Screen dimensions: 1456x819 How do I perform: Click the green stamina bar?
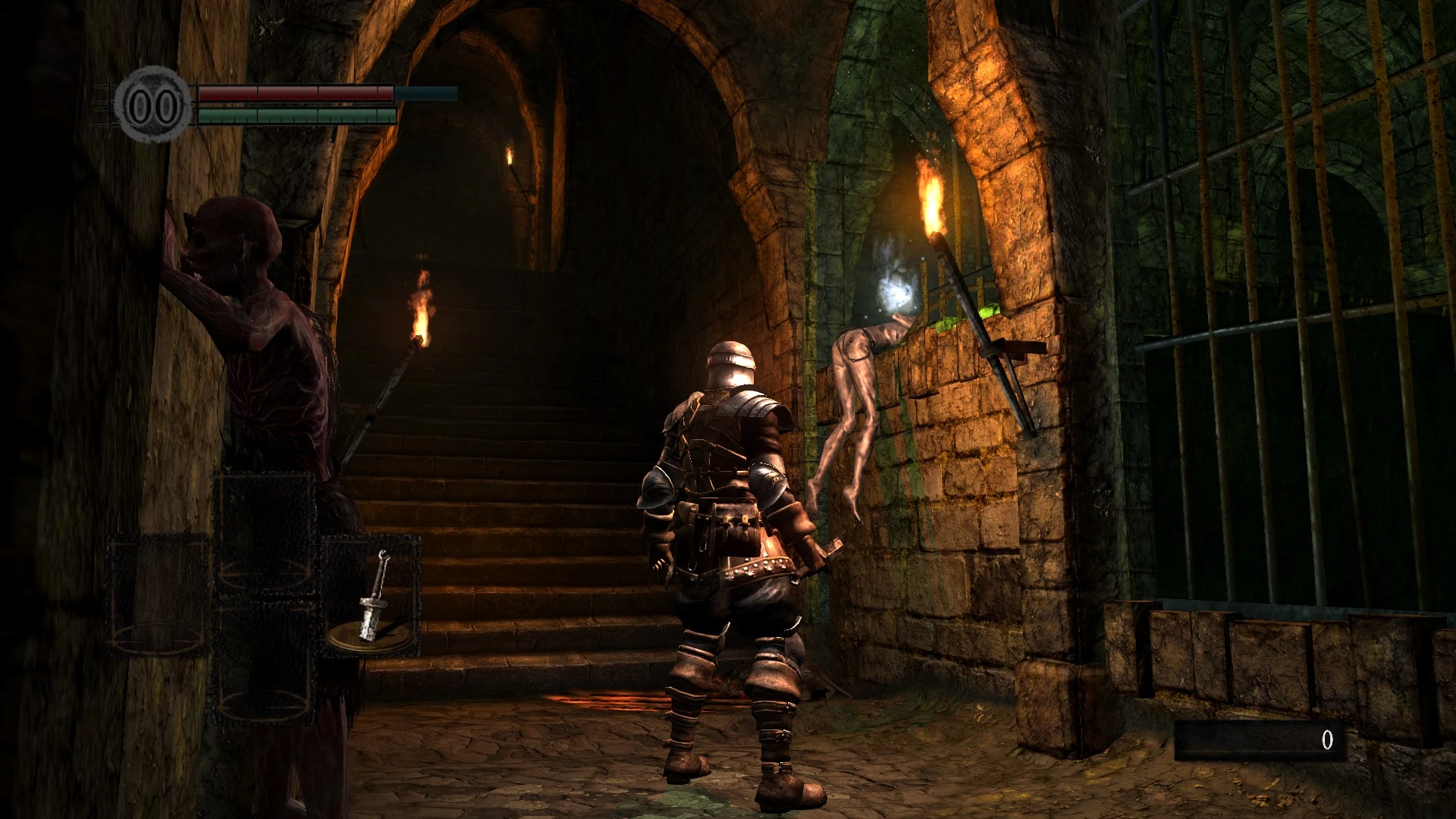point(296,115)
